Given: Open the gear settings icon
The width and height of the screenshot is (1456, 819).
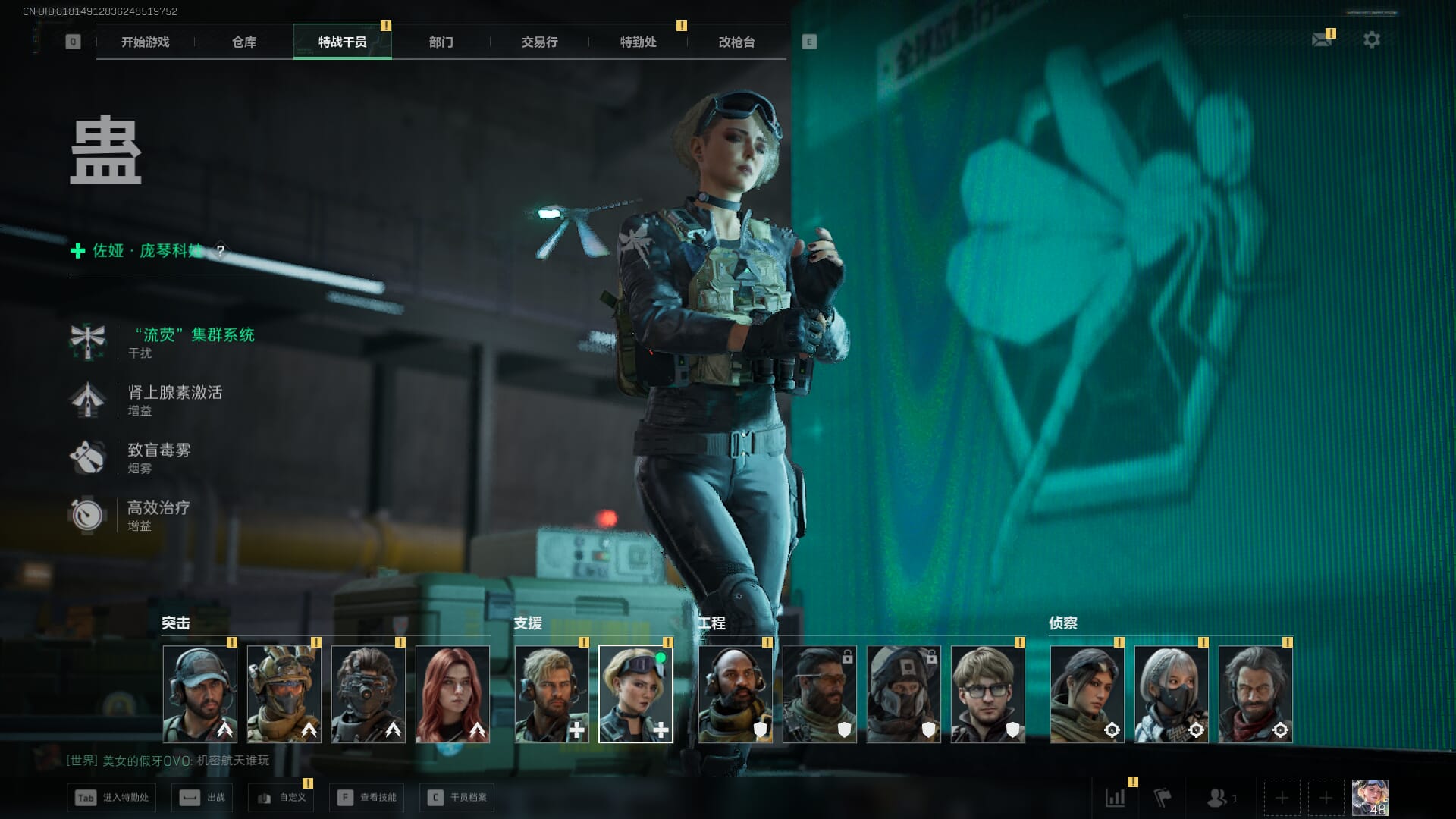Looking at the screenshot, I should tap(1371, 39).
